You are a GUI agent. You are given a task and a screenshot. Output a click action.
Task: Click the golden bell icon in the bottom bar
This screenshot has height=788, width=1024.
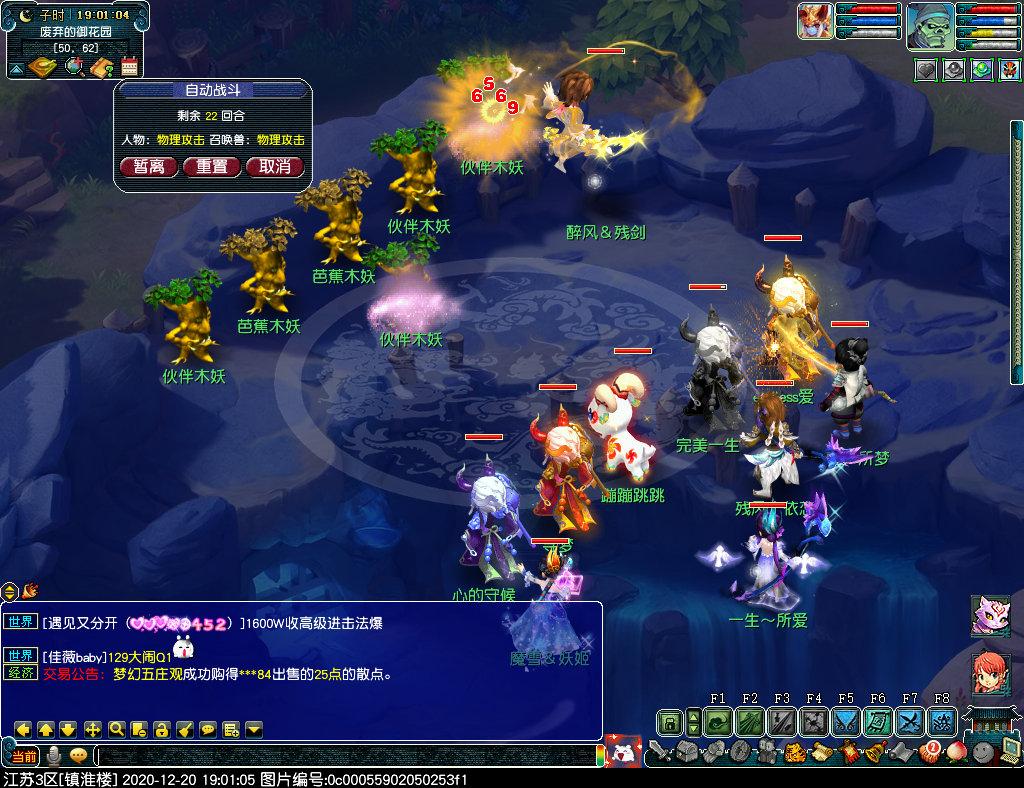tap(873, 751)
